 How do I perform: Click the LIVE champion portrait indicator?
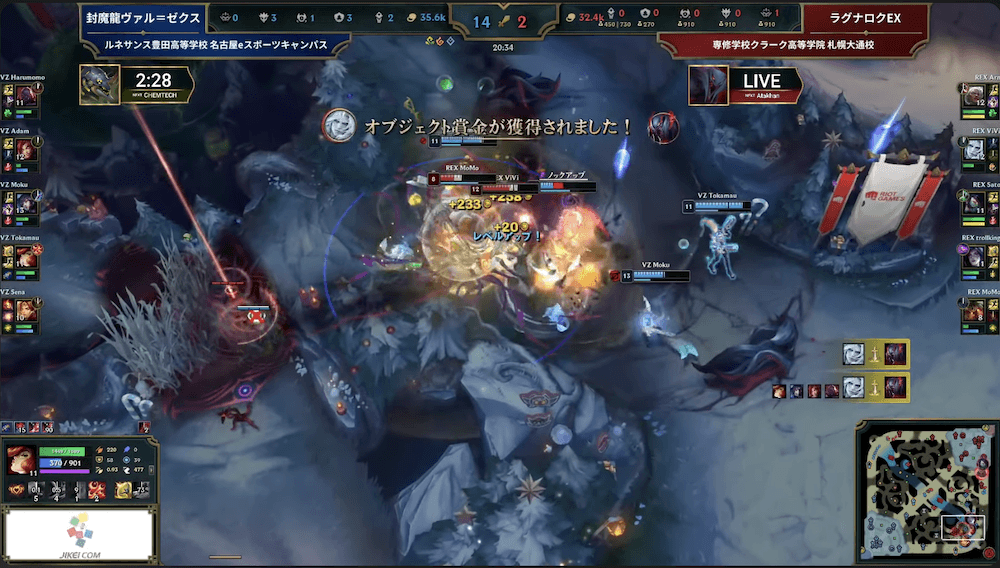708,85
